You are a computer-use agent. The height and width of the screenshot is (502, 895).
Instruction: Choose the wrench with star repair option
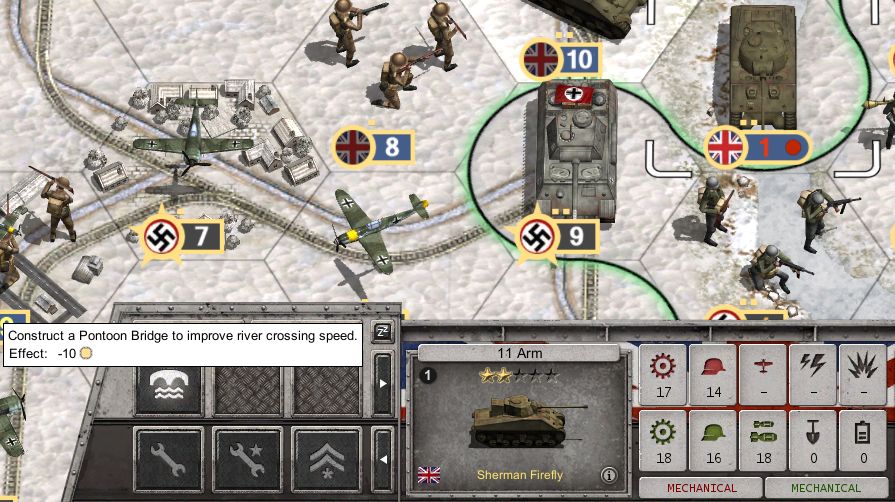pos(246,459)
